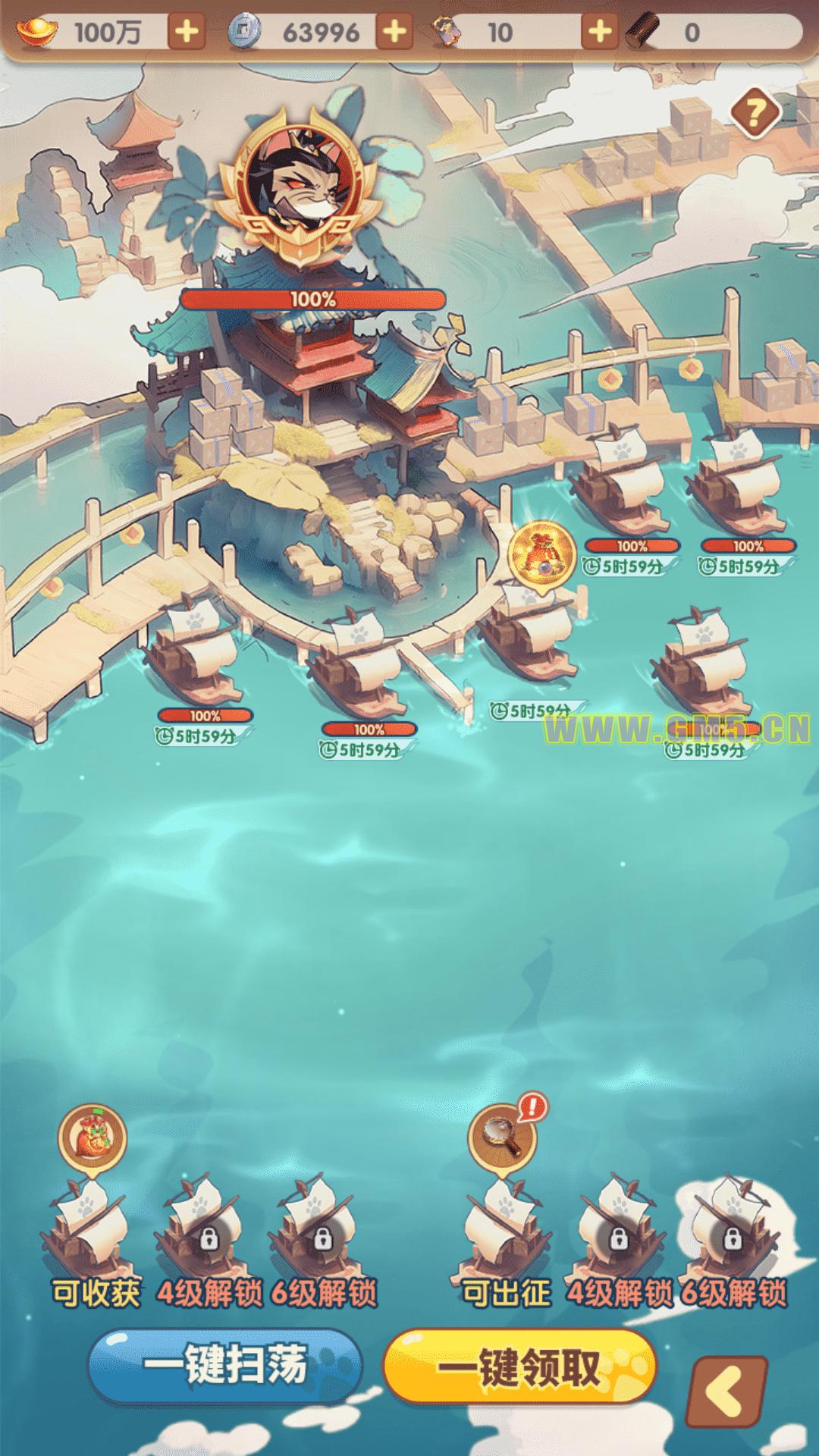Screen dimensions: 819x1456
Task: Tap the 一键扫荡 blue button
Action: click(x=224, y=1365)
